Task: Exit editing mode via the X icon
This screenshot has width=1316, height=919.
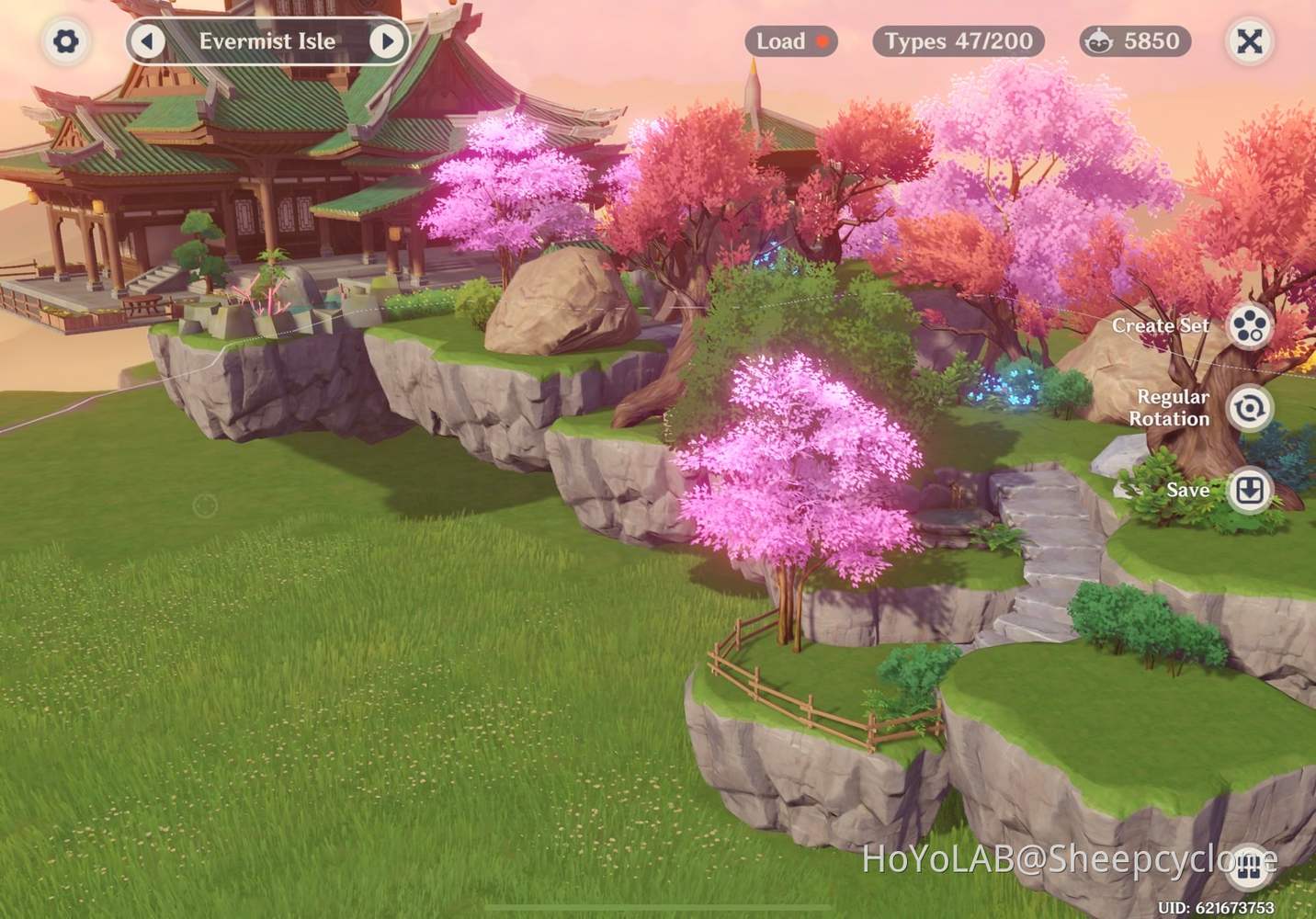Action: tap(1250, 41)
